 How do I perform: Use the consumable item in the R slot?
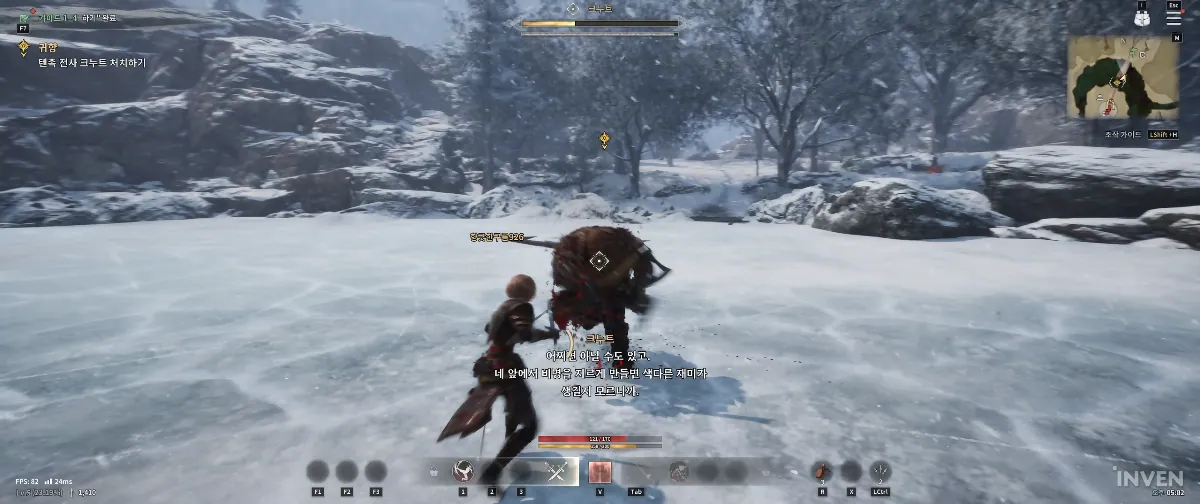821,471
